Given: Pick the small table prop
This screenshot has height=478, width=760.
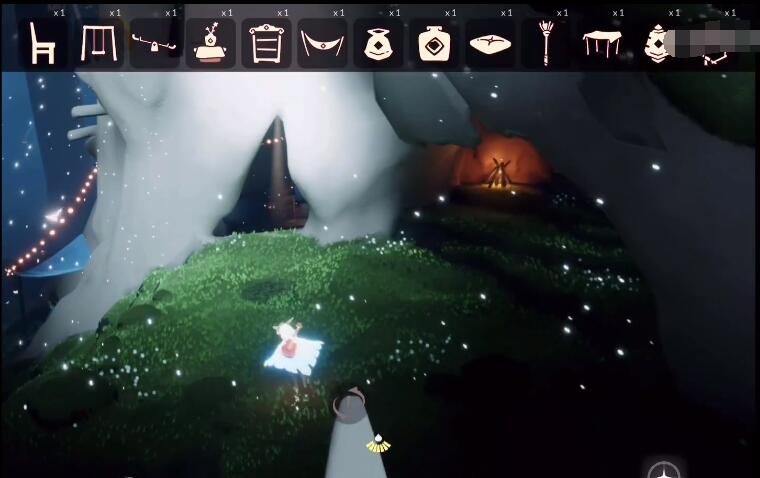Looking at the screenshot, I should point(602,45).
